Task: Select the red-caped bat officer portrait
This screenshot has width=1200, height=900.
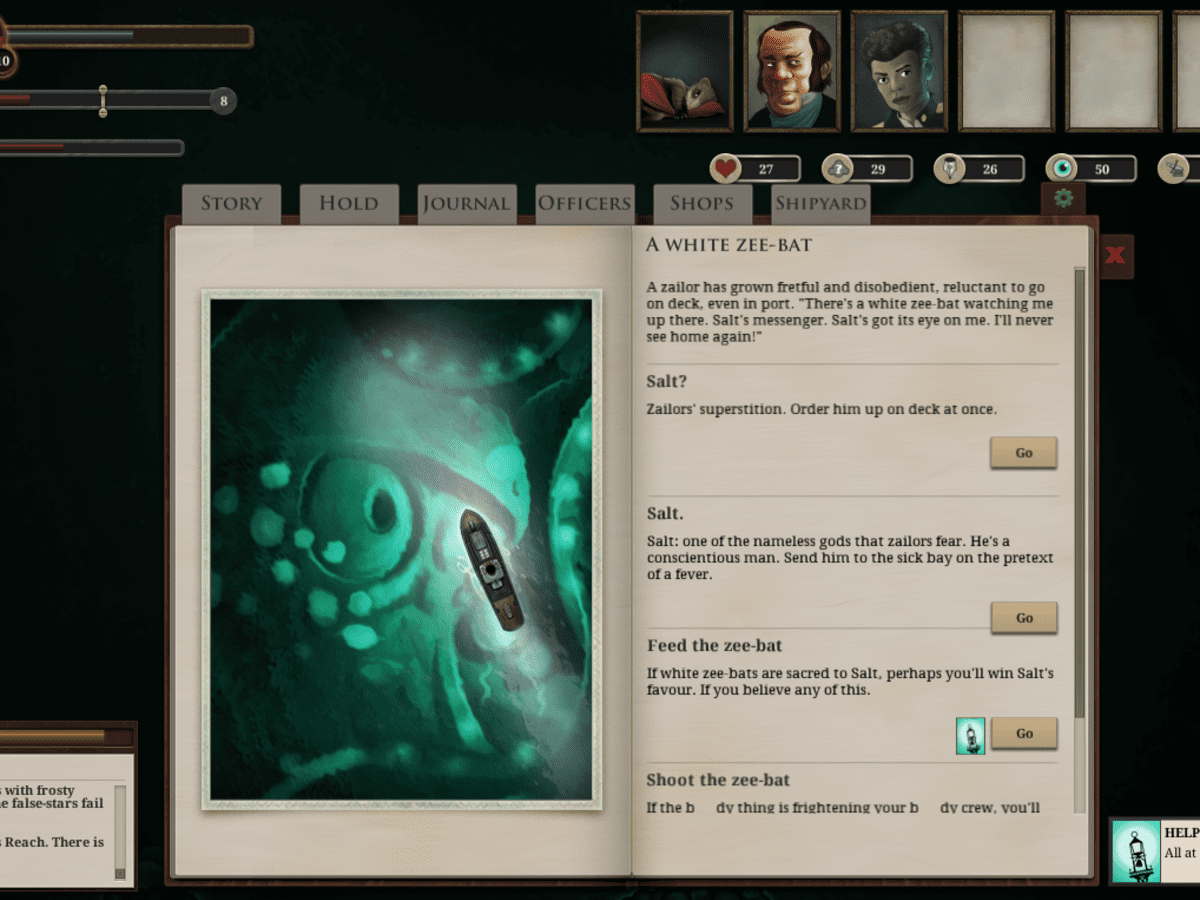Action: point(685,71)
